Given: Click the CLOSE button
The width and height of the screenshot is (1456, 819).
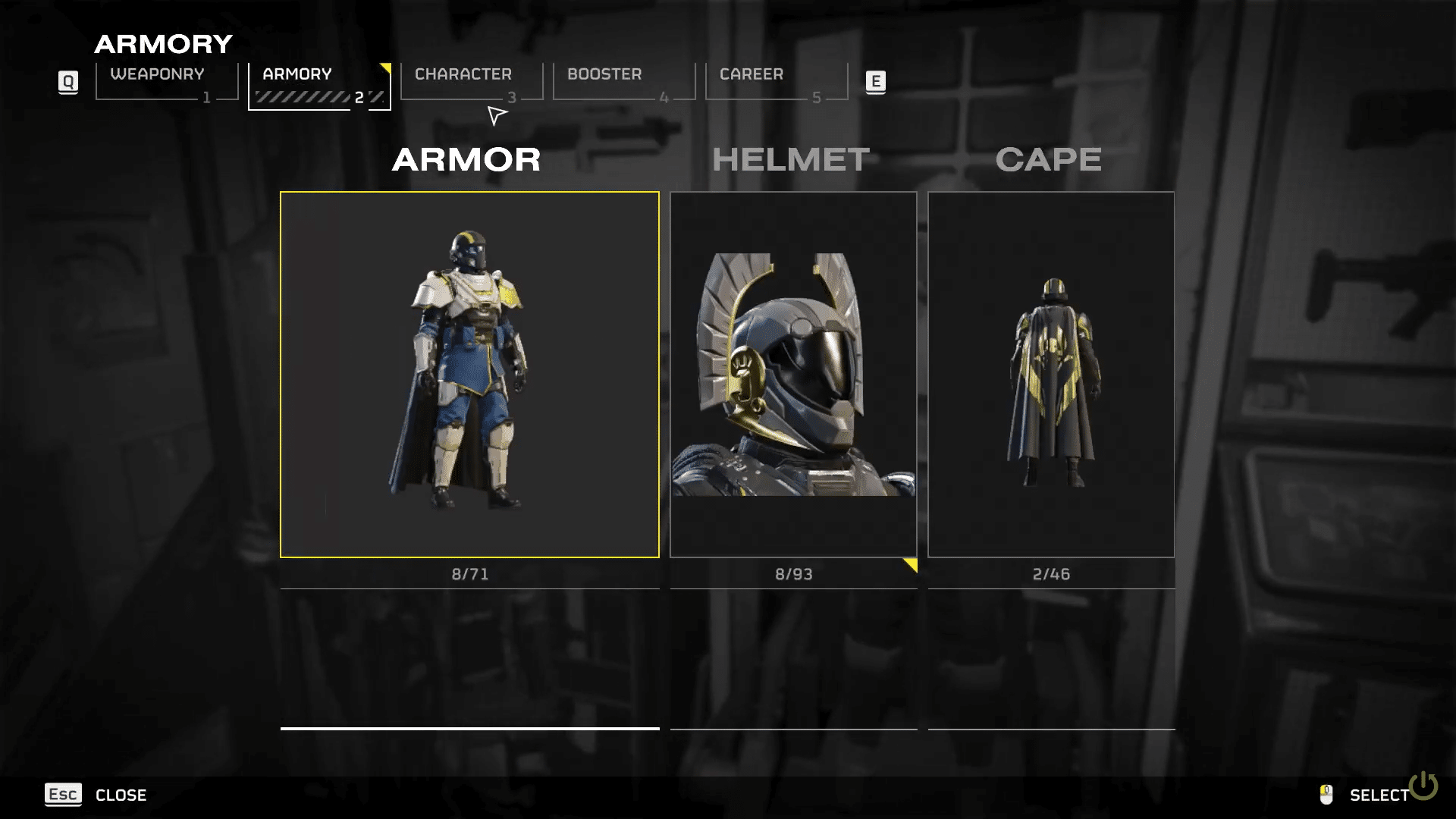Looking at the screenshot, I should pos(120,795).
